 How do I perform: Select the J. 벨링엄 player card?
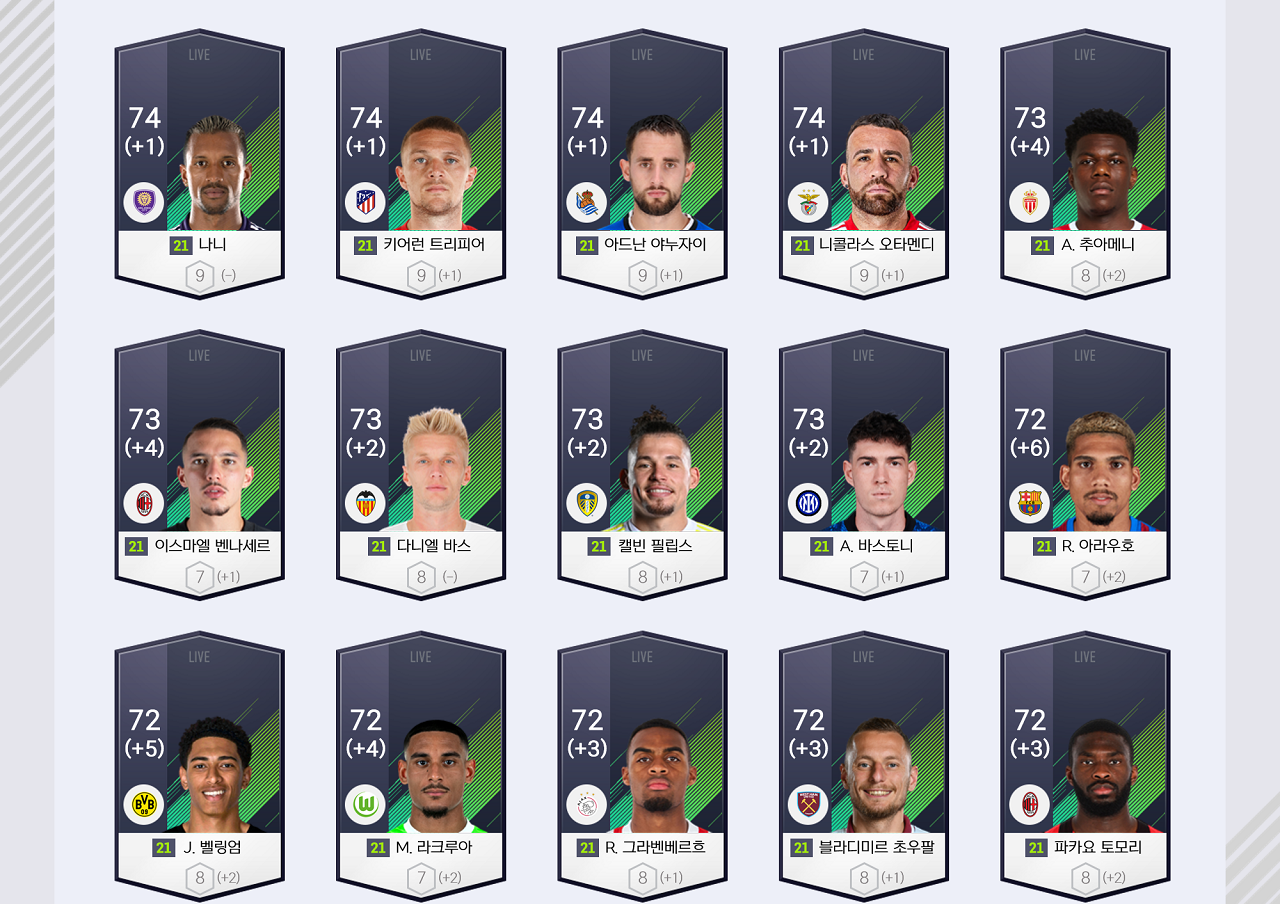tap(199, 767)
